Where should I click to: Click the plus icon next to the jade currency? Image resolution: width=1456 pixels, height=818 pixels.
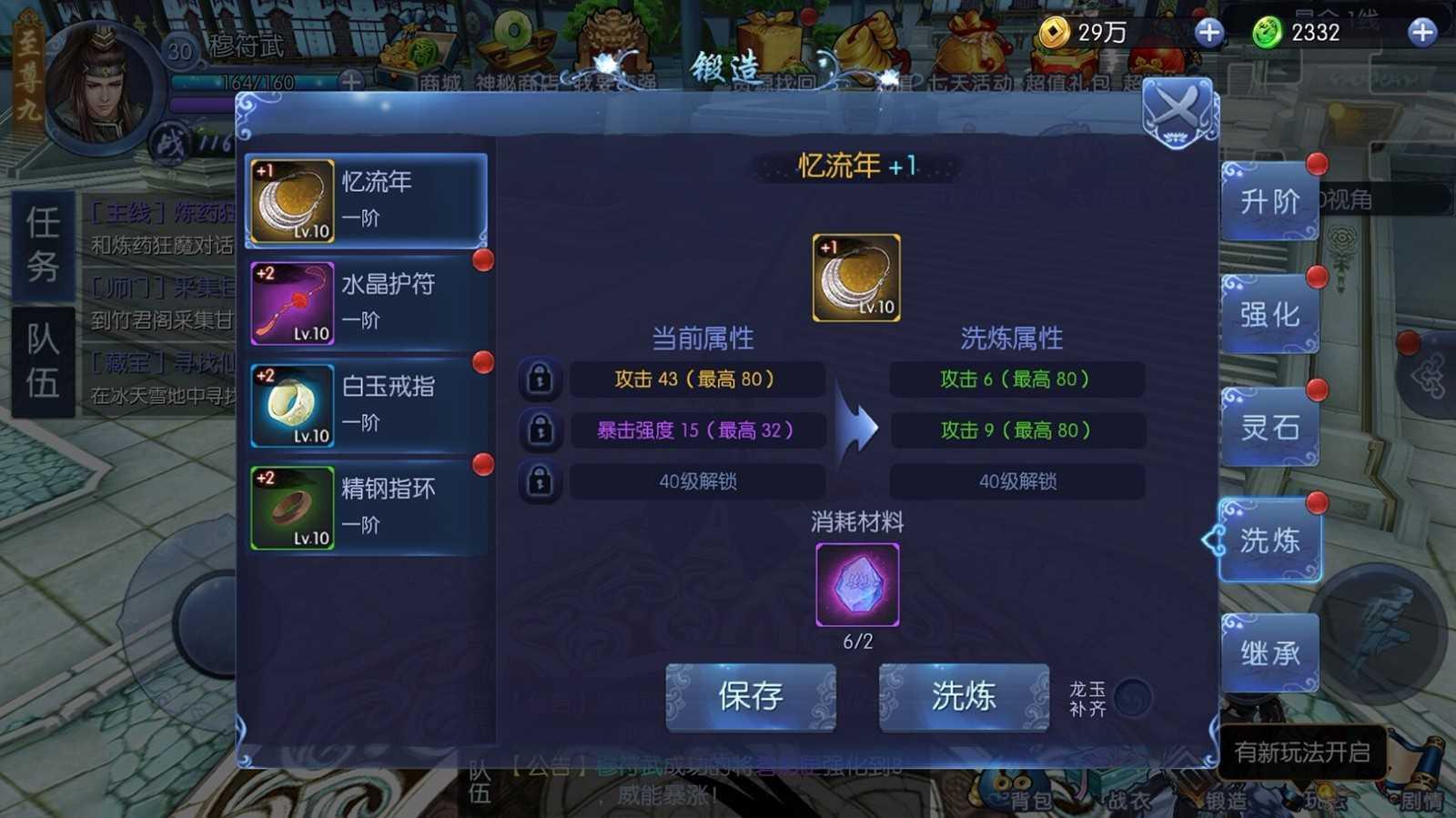[1423, 33]
